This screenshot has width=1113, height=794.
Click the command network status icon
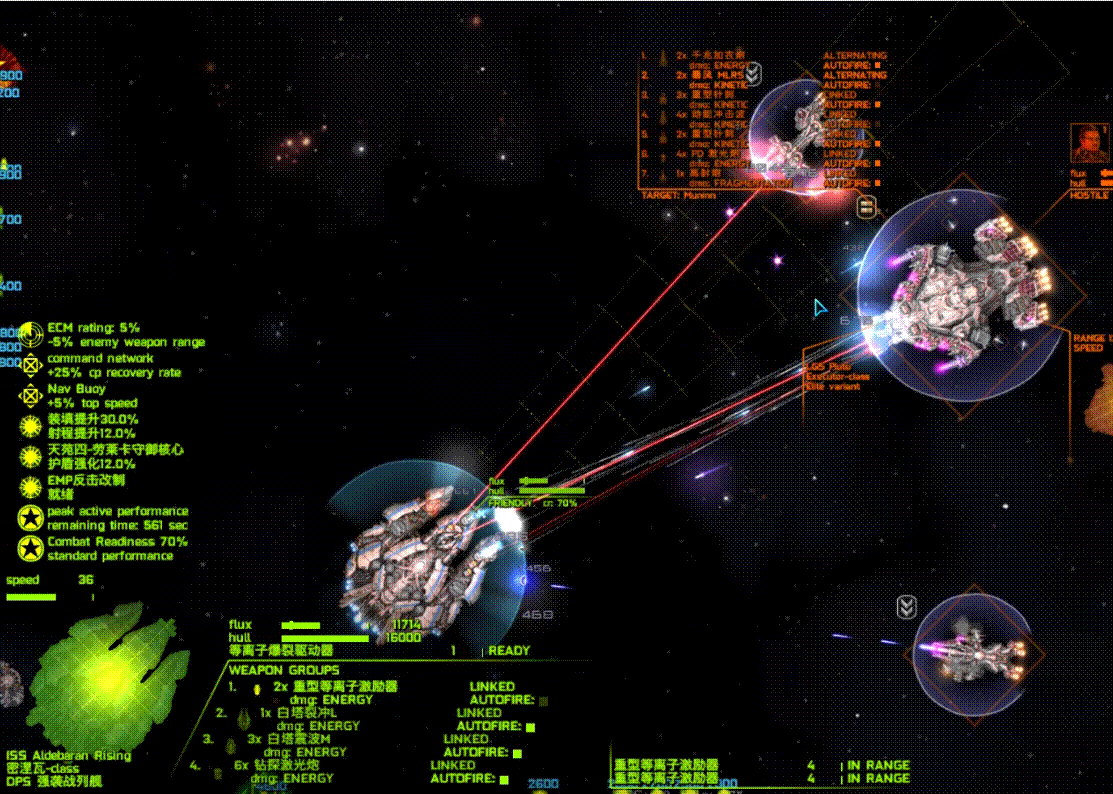(32, 365)
